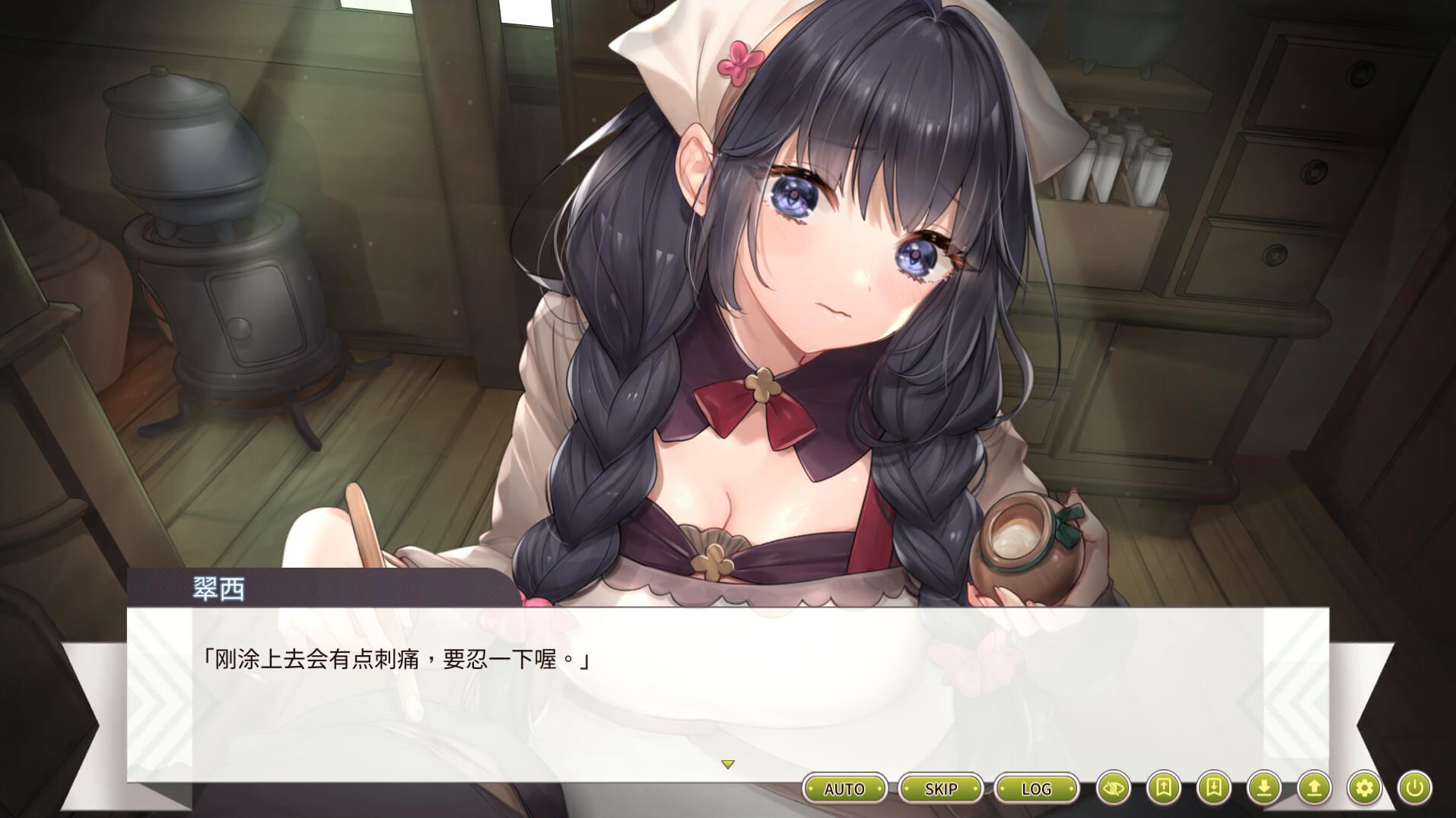Hide the dialogue window with eye icon
1456x818 pixels.
(x=1114, y=788)
